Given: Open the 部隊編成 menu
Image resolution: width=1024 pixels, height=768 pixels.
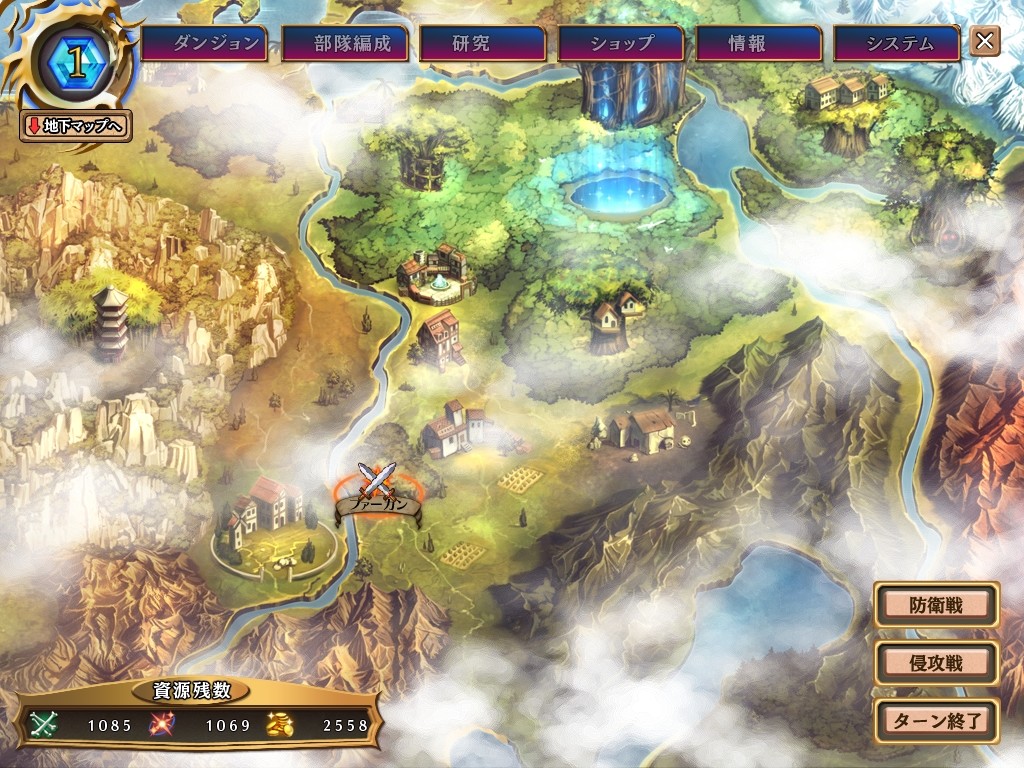Looking at the screenshot, I should (344, 43).
